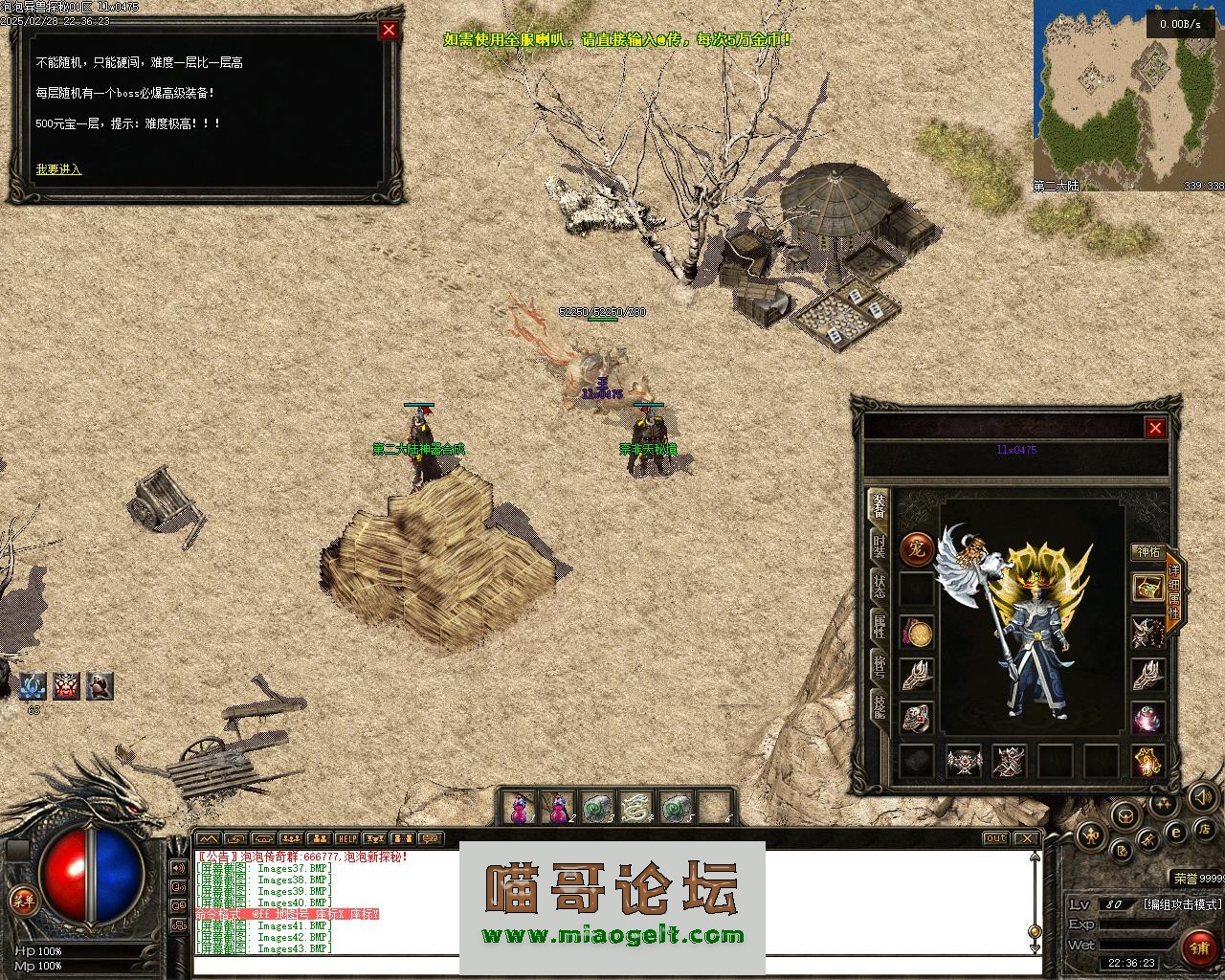The image size is (1225, 980).
Task: Click the red 宠 pet button
Action: point(917,549)
